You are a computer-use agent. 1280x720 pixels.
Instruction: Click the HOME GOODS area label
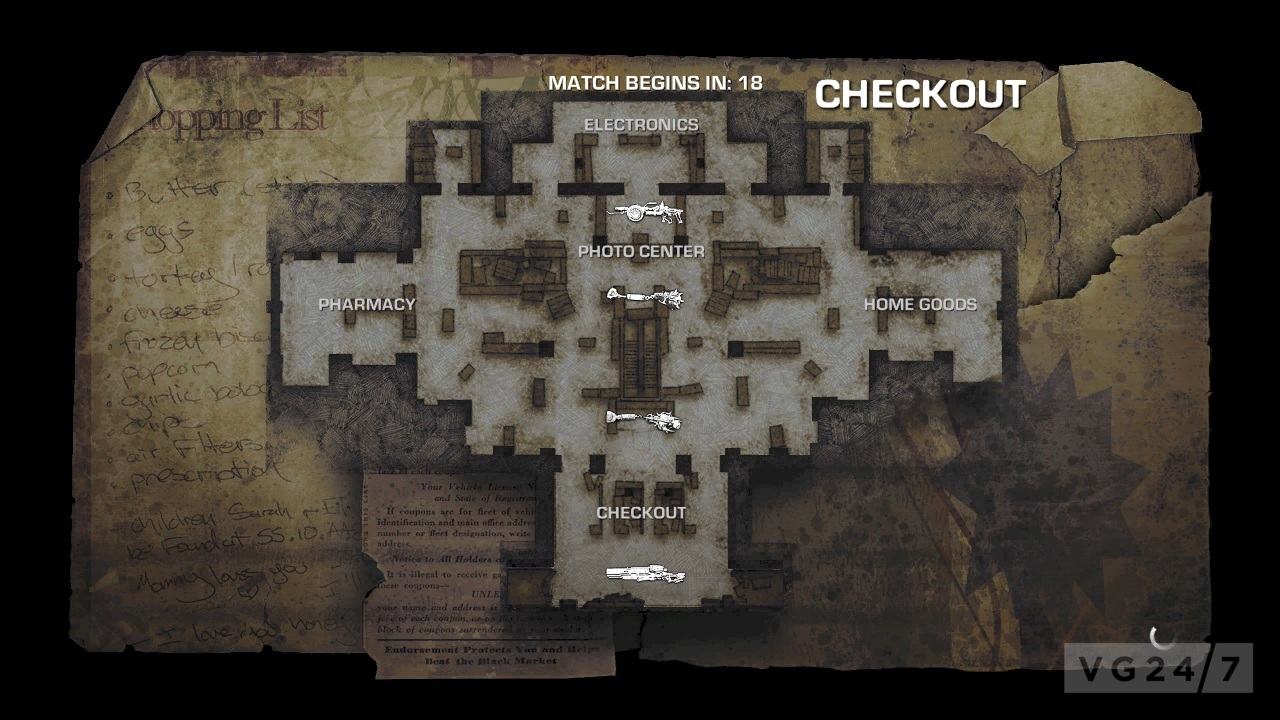[x=920, y=305]
